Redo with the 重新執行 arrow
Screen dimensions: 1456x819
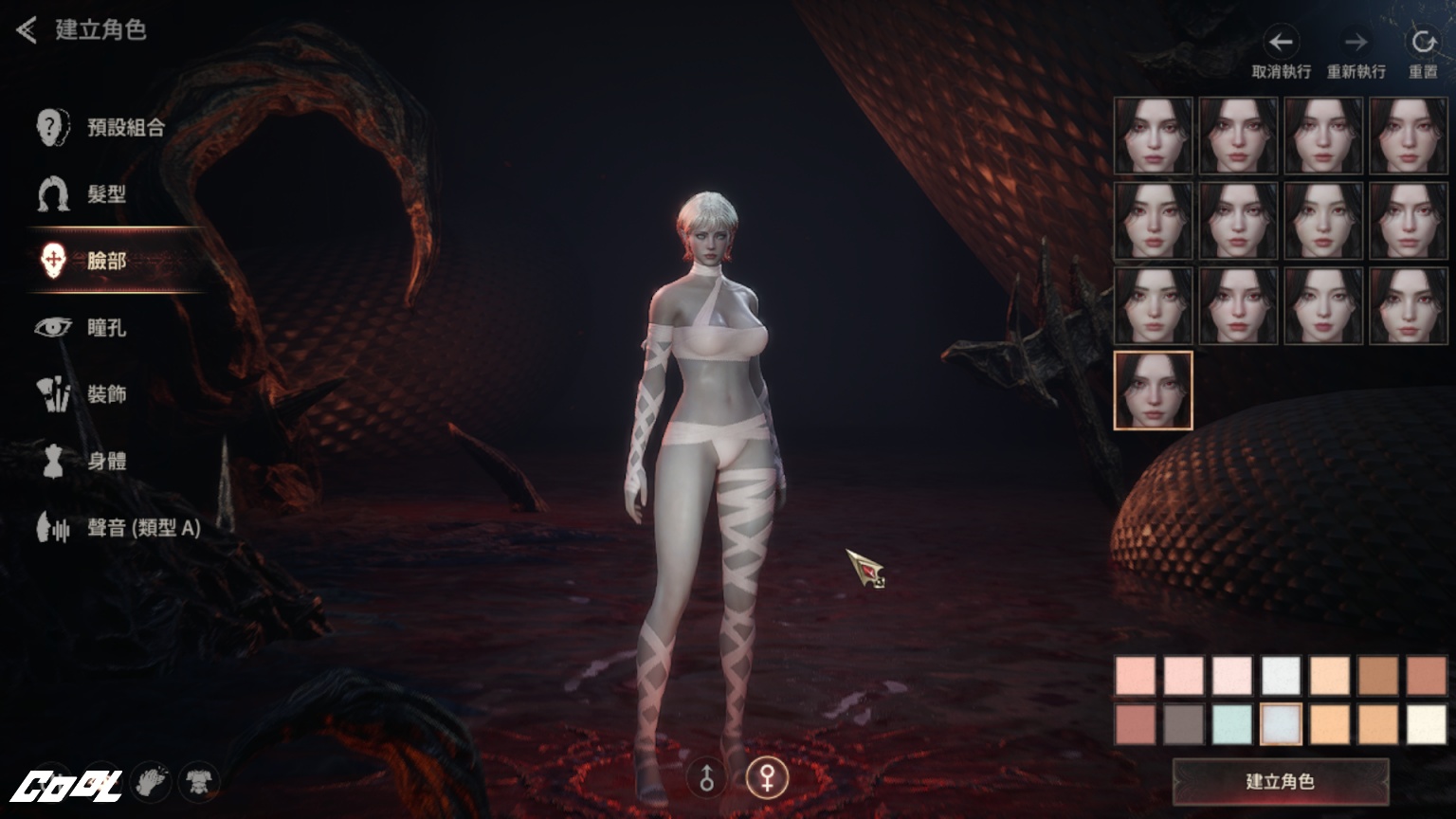1356,43
